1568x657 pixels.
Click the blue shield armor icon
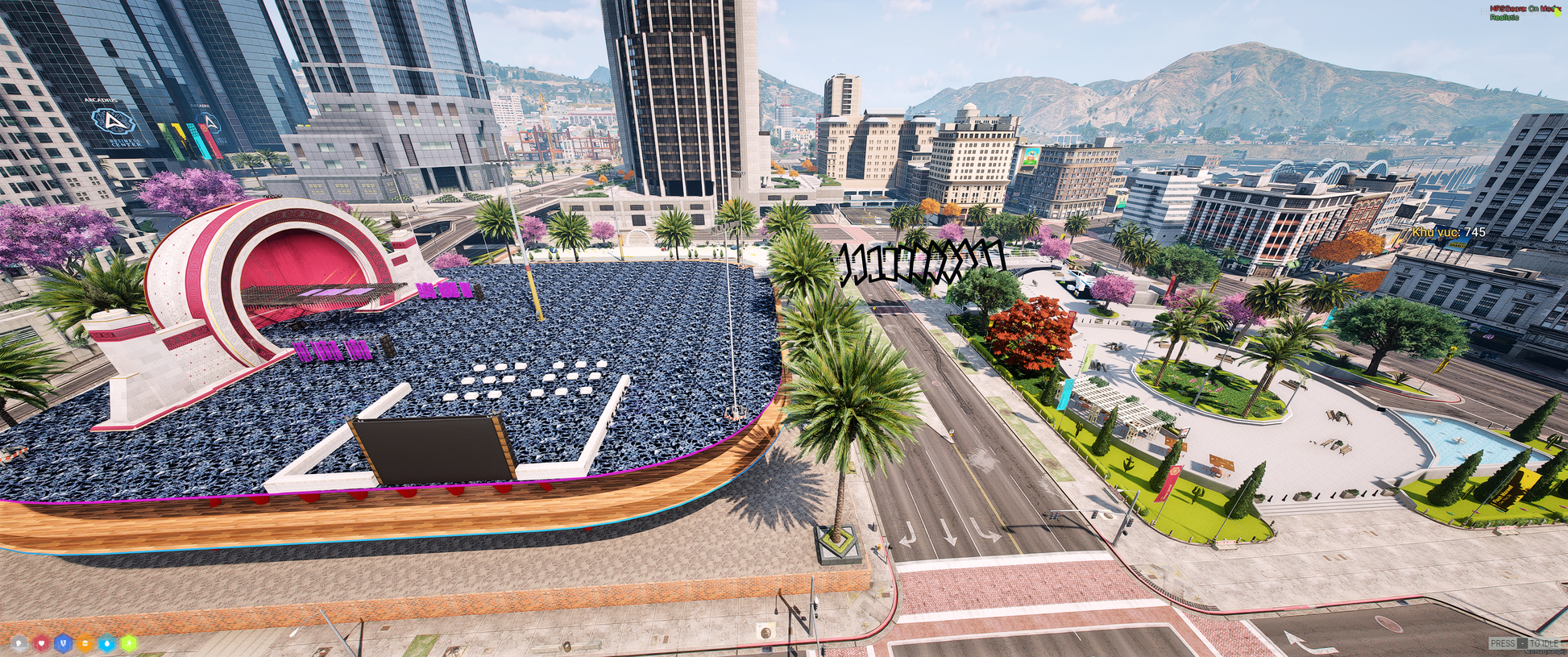click(63, 643)
